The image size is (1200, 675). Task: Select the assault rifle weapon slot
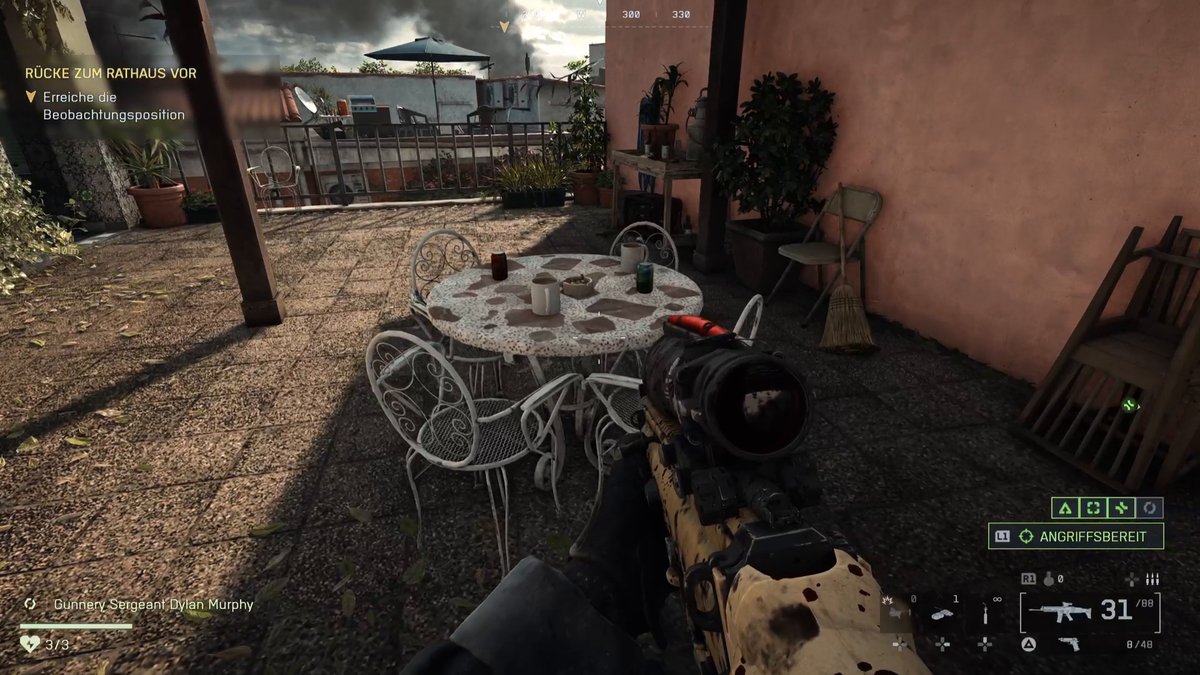[x=1060, y=610]
